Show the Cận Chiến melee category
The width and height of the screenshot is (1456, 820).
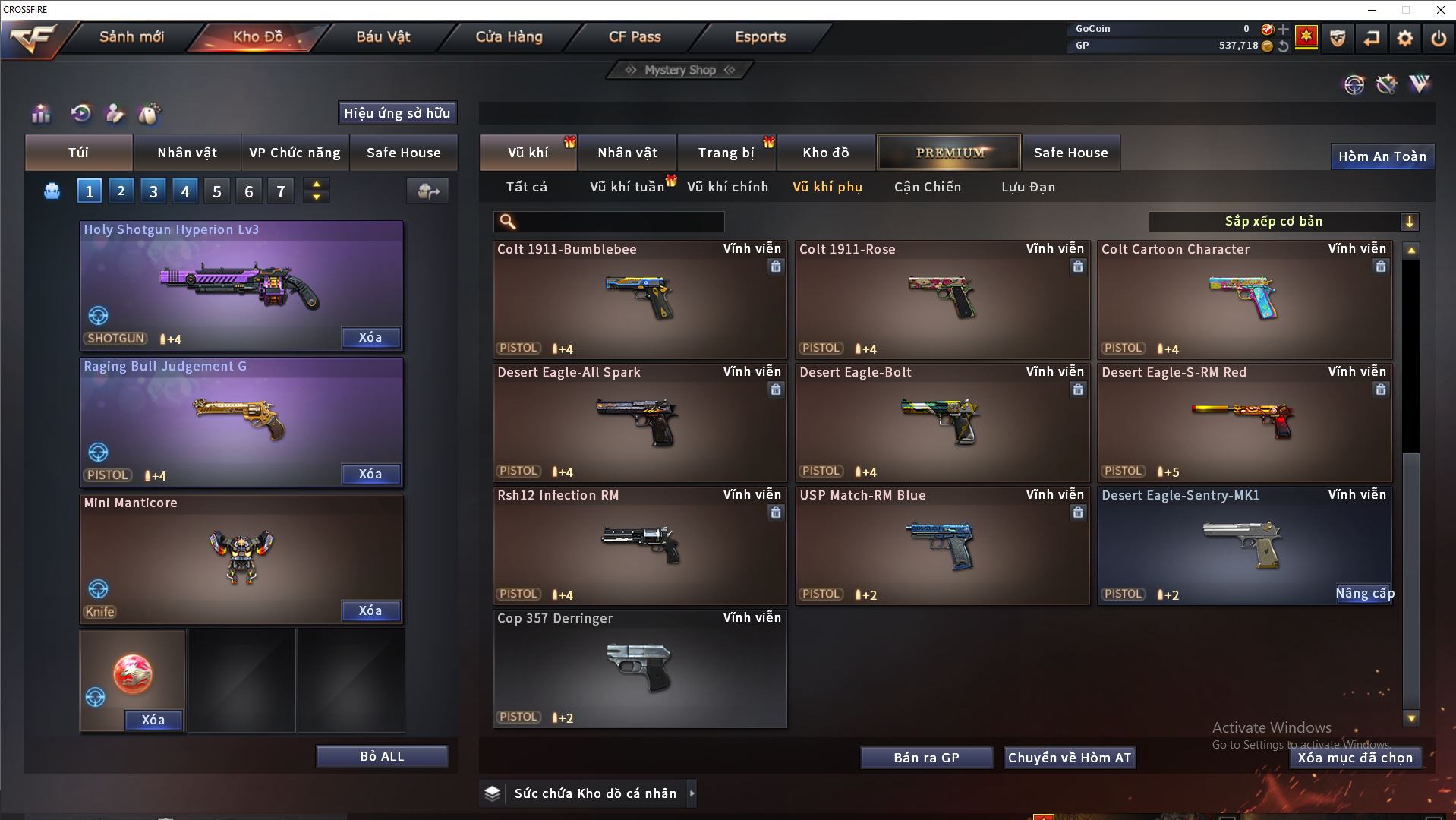coord(927,187)
